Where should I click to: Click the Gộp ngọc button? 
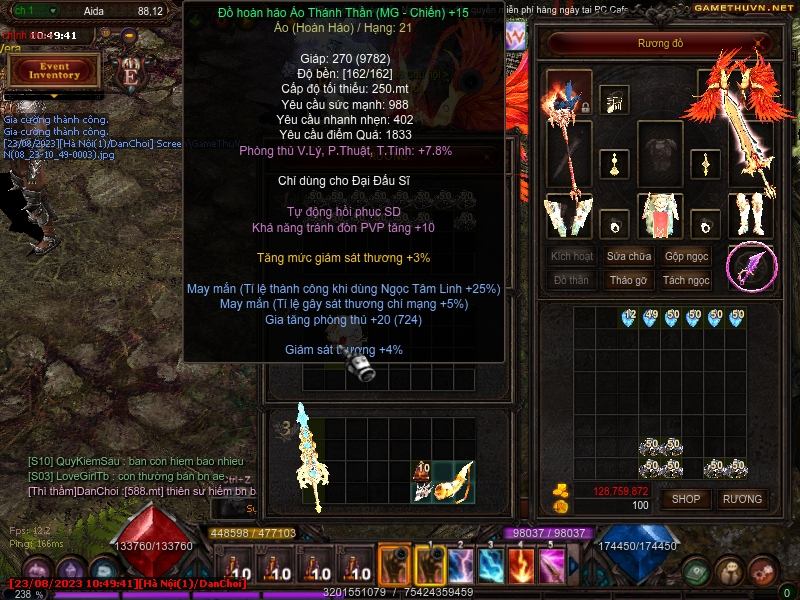[x=687, y=256]
